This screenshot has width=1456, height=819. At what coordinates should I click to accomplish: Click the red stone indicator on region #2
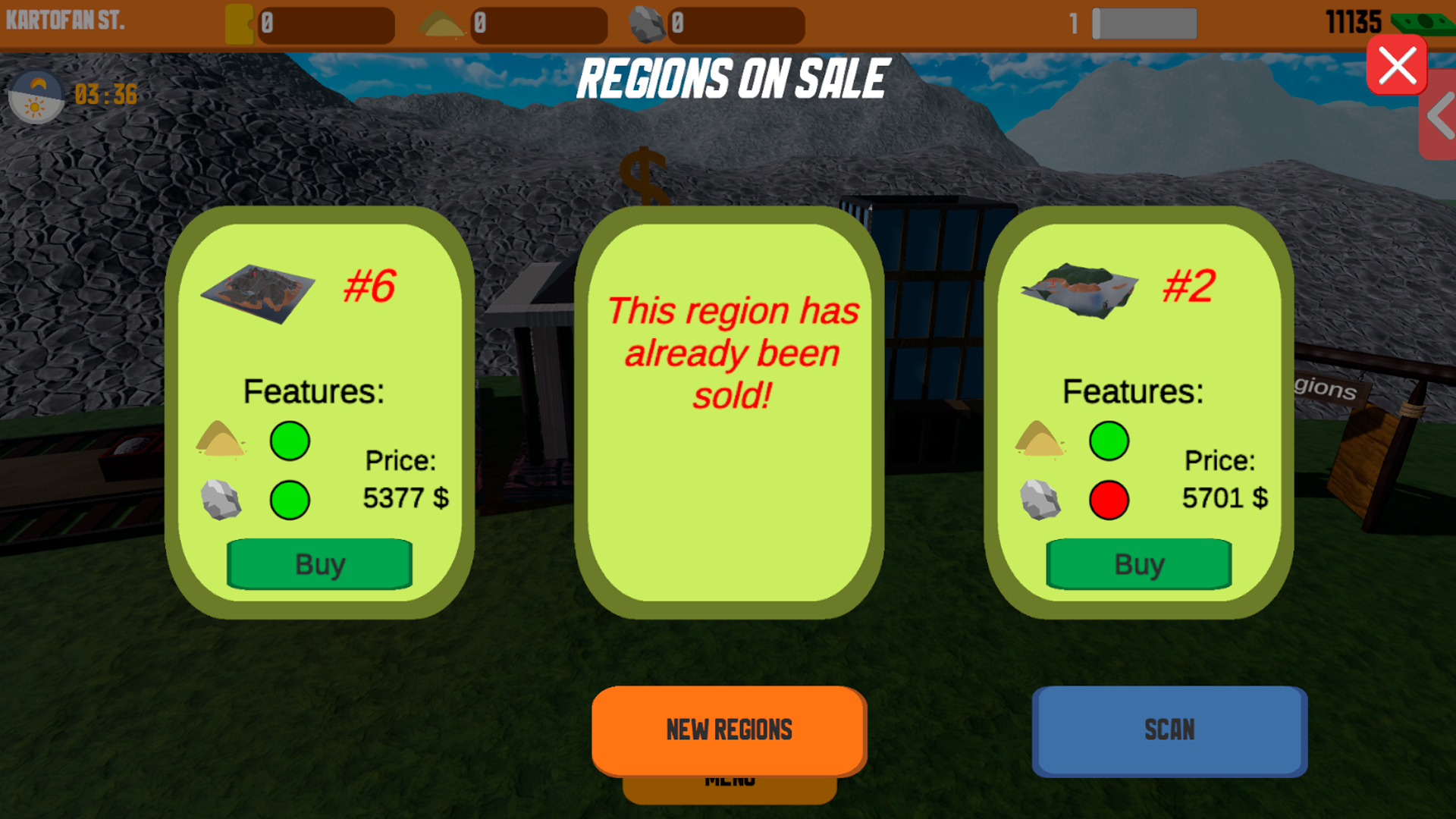(1109, 499)
